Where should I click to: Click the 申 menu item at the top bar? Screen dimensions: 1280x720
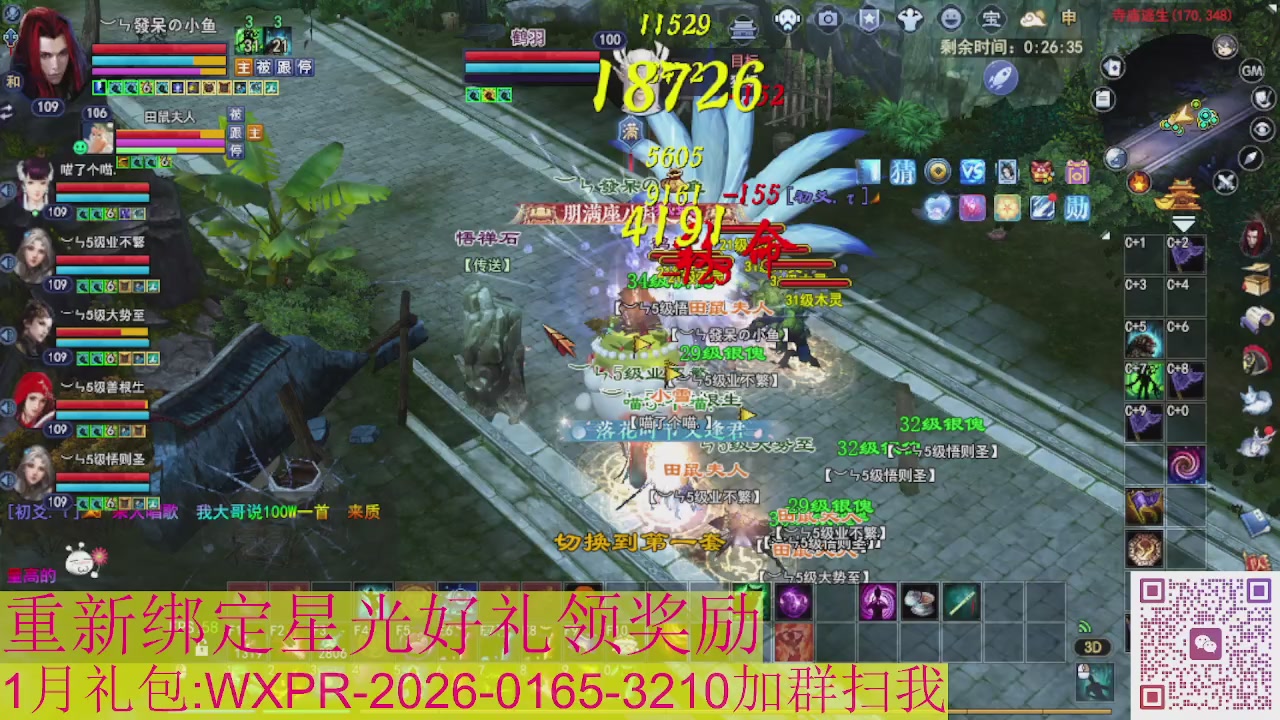tap(1069, 18)
